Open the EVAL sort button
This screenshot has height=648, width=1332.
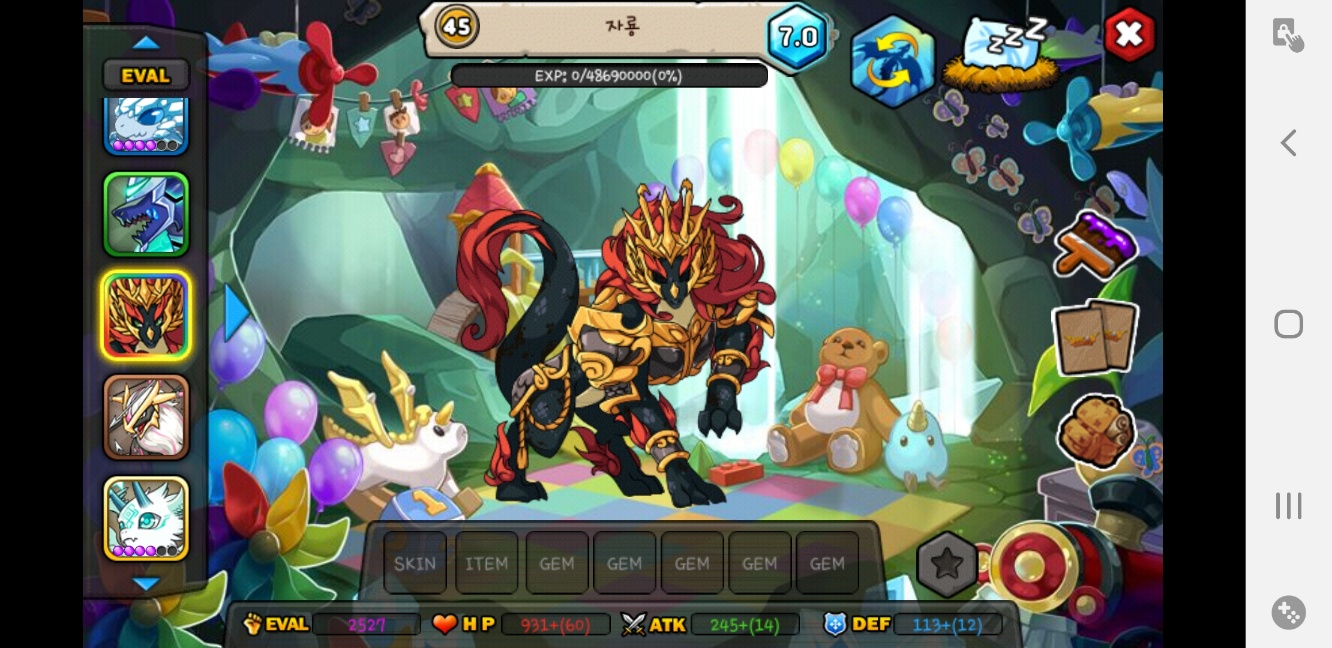146,75
